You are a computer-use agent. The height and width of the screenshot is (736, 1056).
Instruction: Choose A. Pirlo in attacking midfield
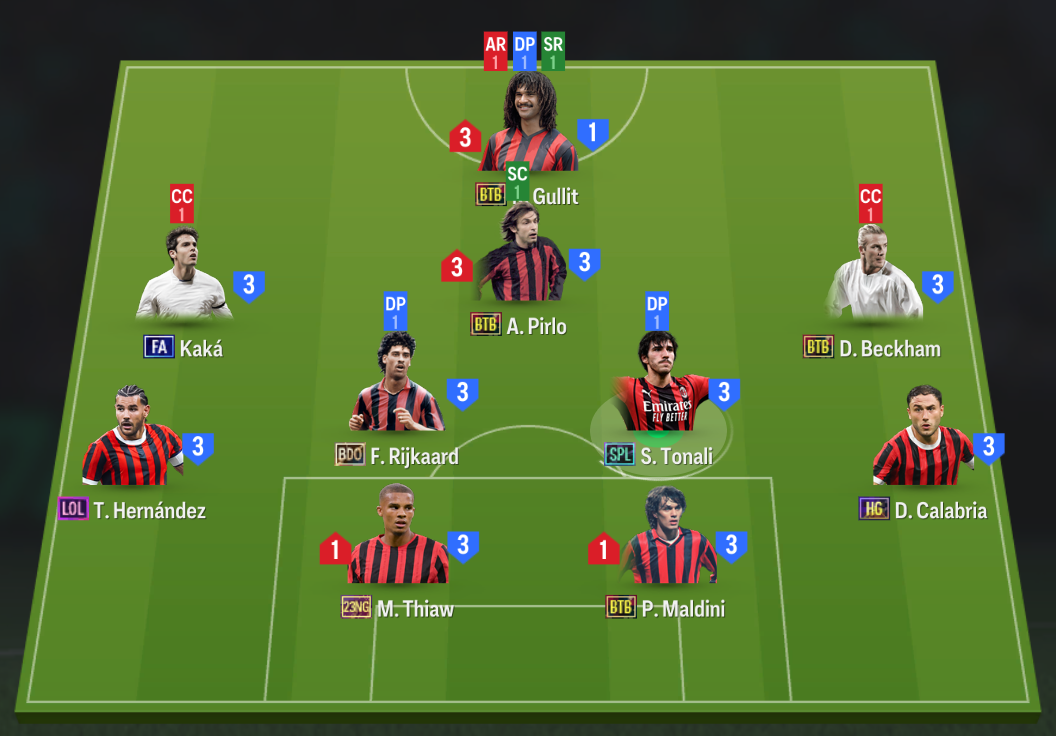point(520,262)
